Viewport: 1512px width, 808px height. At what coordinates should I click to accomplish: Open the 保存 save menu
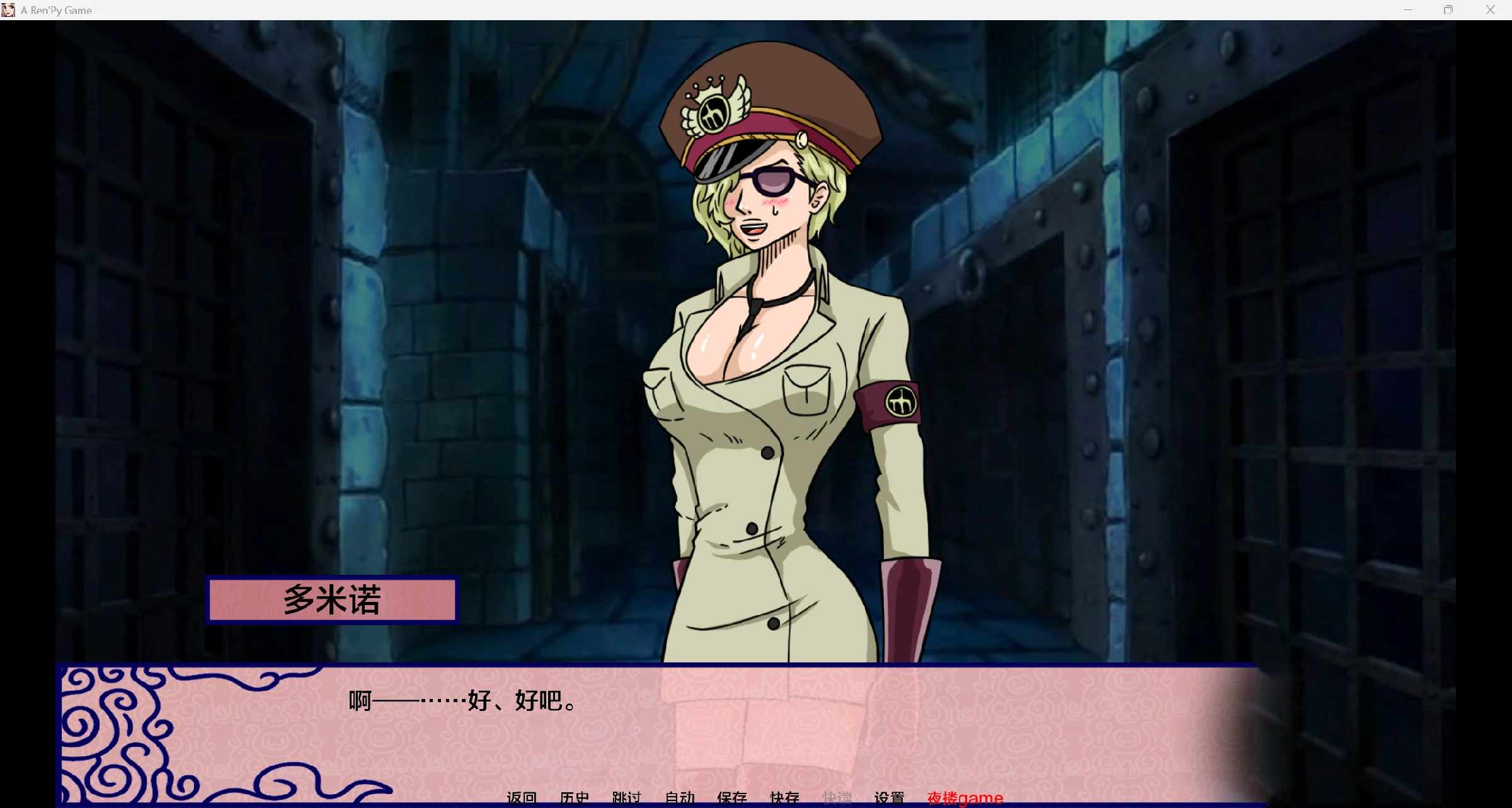[x=732, y=798]
